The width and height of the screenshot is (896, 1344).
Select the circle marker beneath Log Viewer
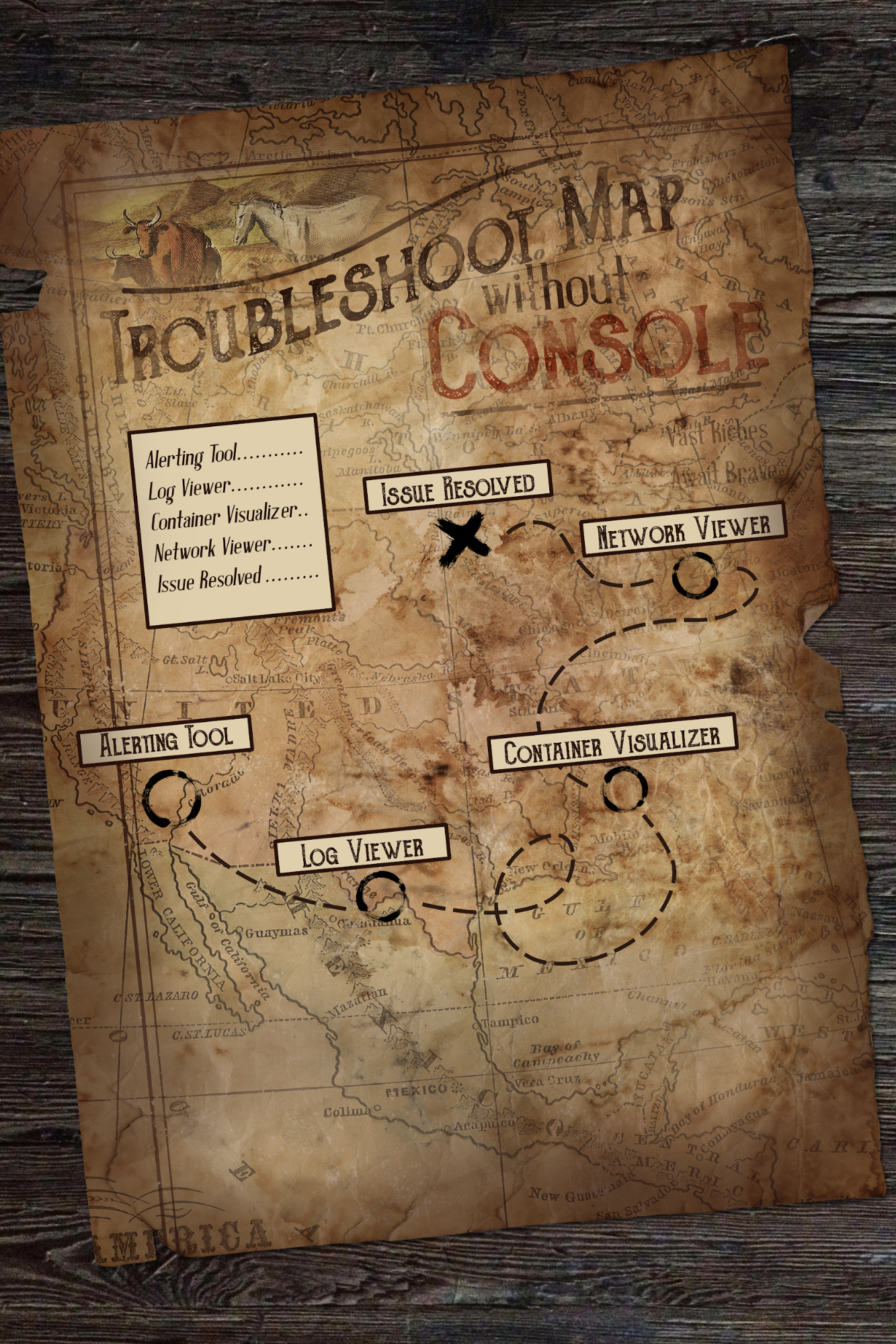(380, 896)
